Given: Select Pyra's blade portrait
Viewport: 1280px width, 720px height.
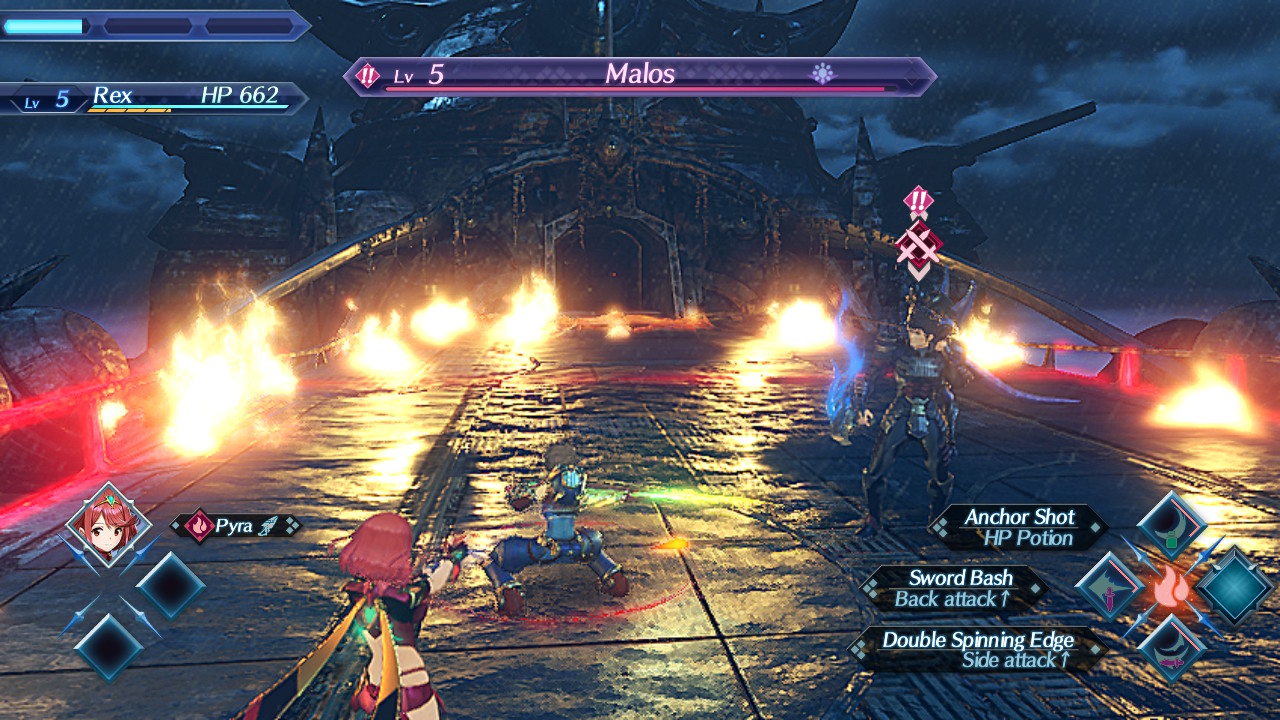Looking at the screenshot, I should (108, 525).
